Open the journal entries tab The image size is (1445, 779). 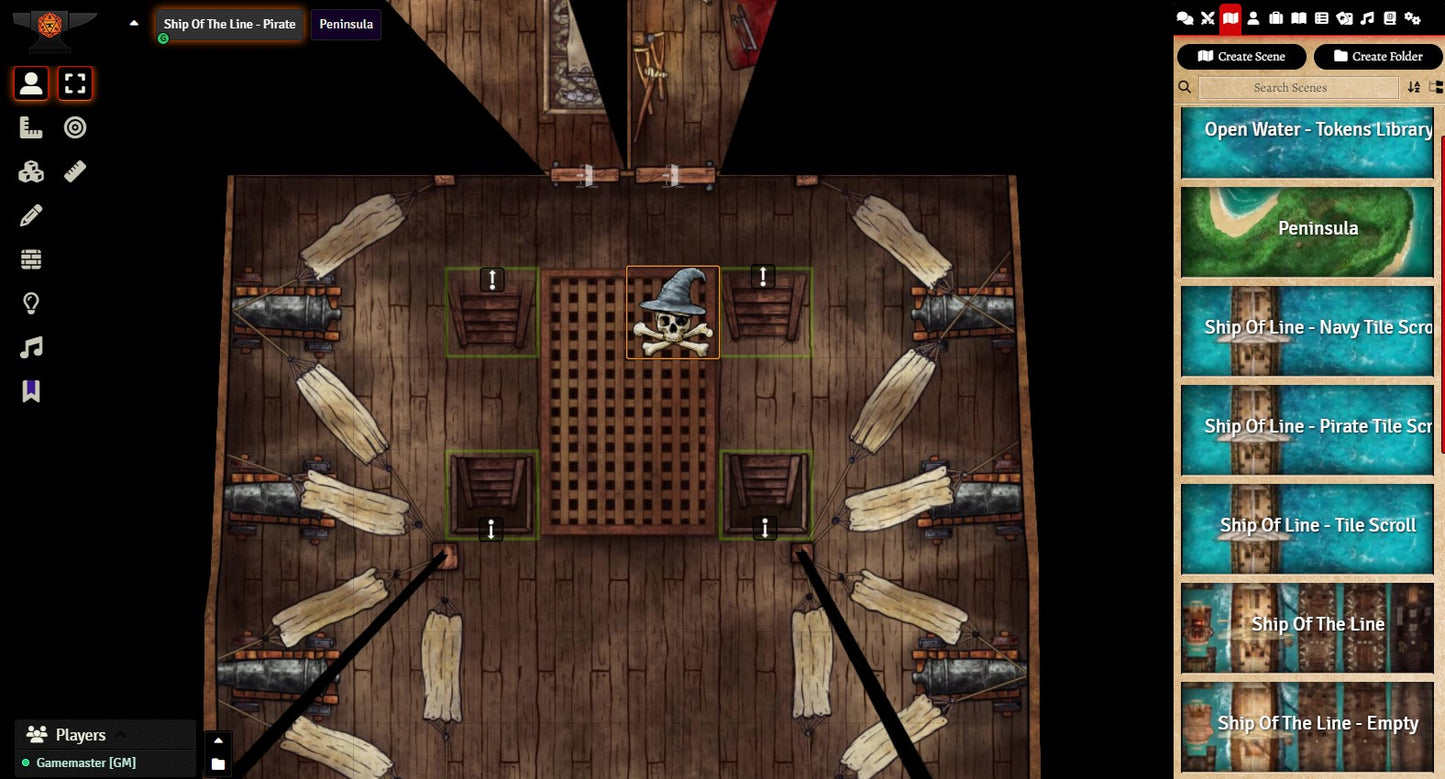click(1298, 18)
